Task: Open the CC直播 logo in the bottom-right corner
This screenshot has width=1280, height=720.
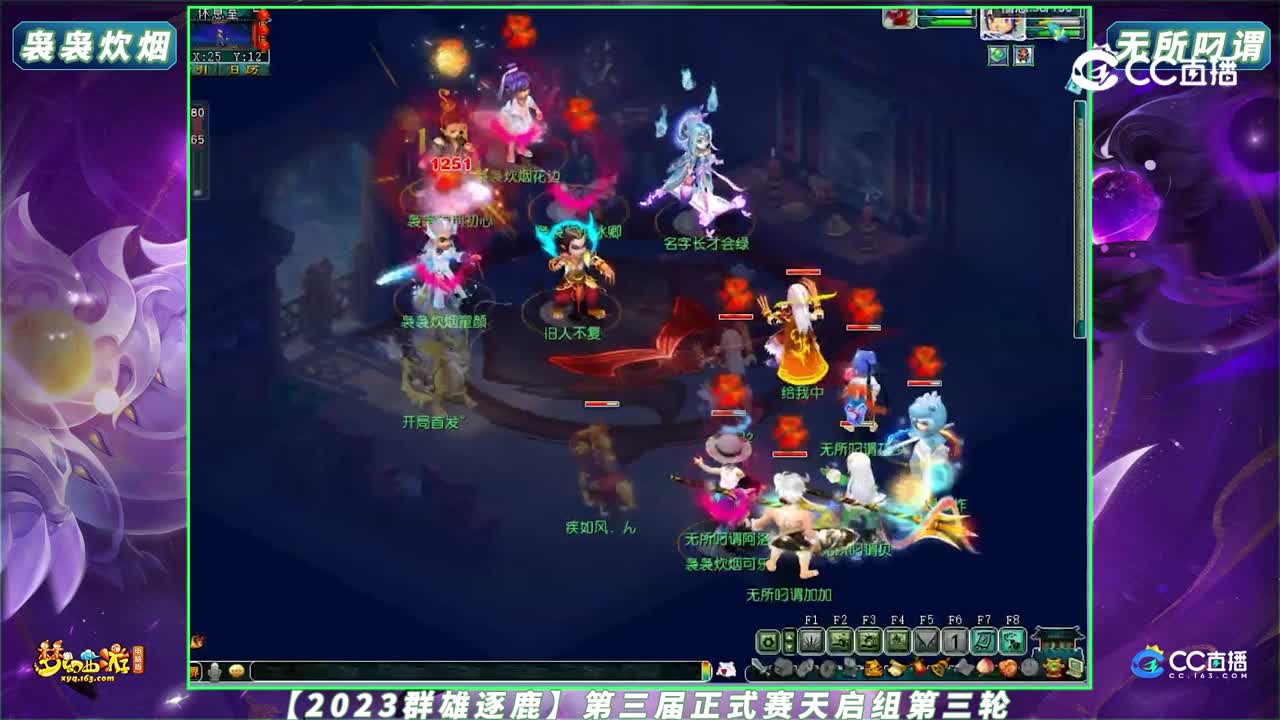Action: tap(1190, 663)
